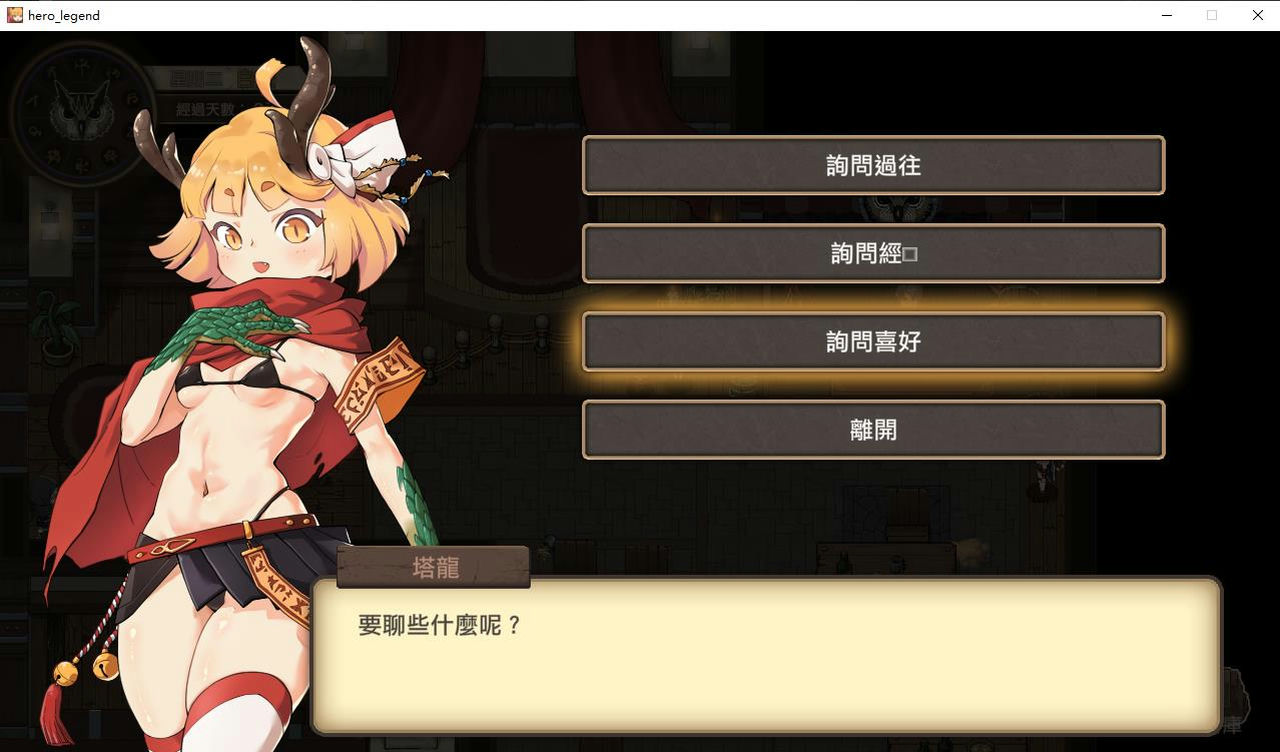Select the highlighted 詢問喜好 choice
Screen dimensions: 1280x752
pos(873,341)
